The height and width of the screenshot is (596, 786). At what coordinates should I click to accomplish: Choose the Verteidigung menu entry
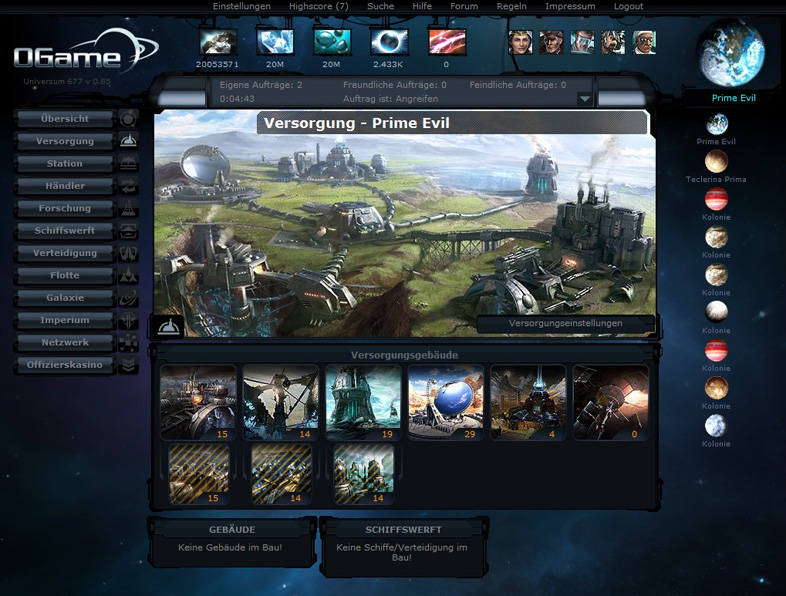click(x=65, y=253)
